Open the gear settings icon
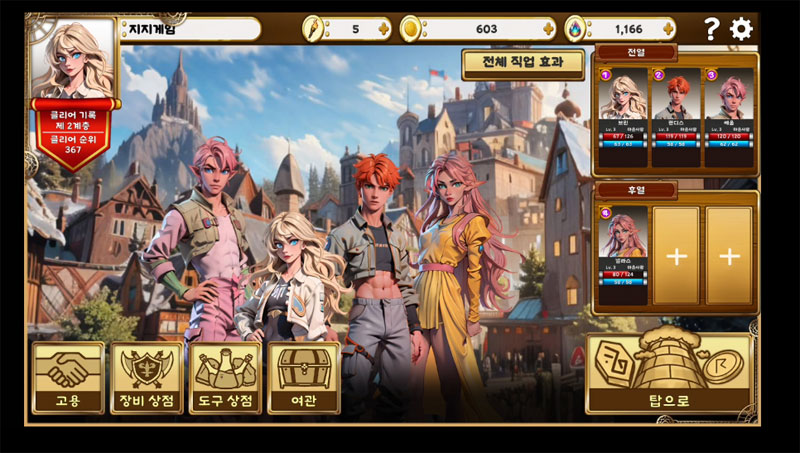 click(x=741, y=29)
